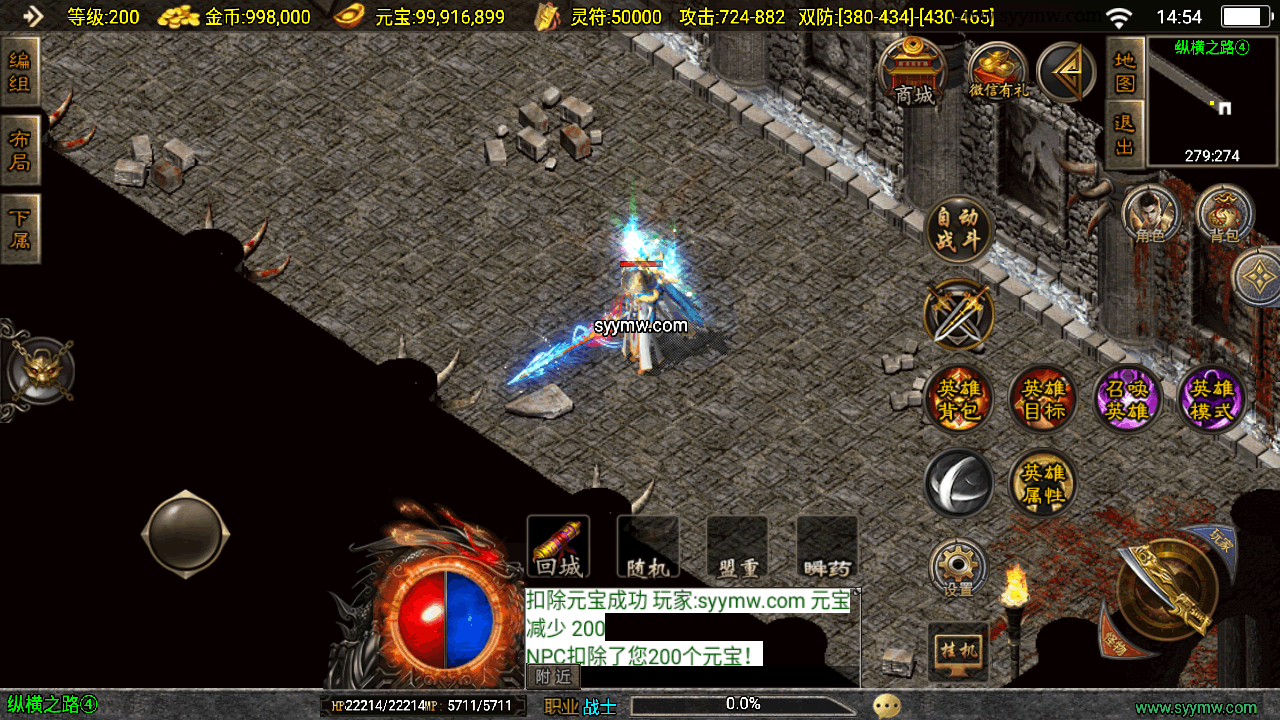1280x720 pixels.
Task: Open the emoji chat bubble
Action: 886,706
